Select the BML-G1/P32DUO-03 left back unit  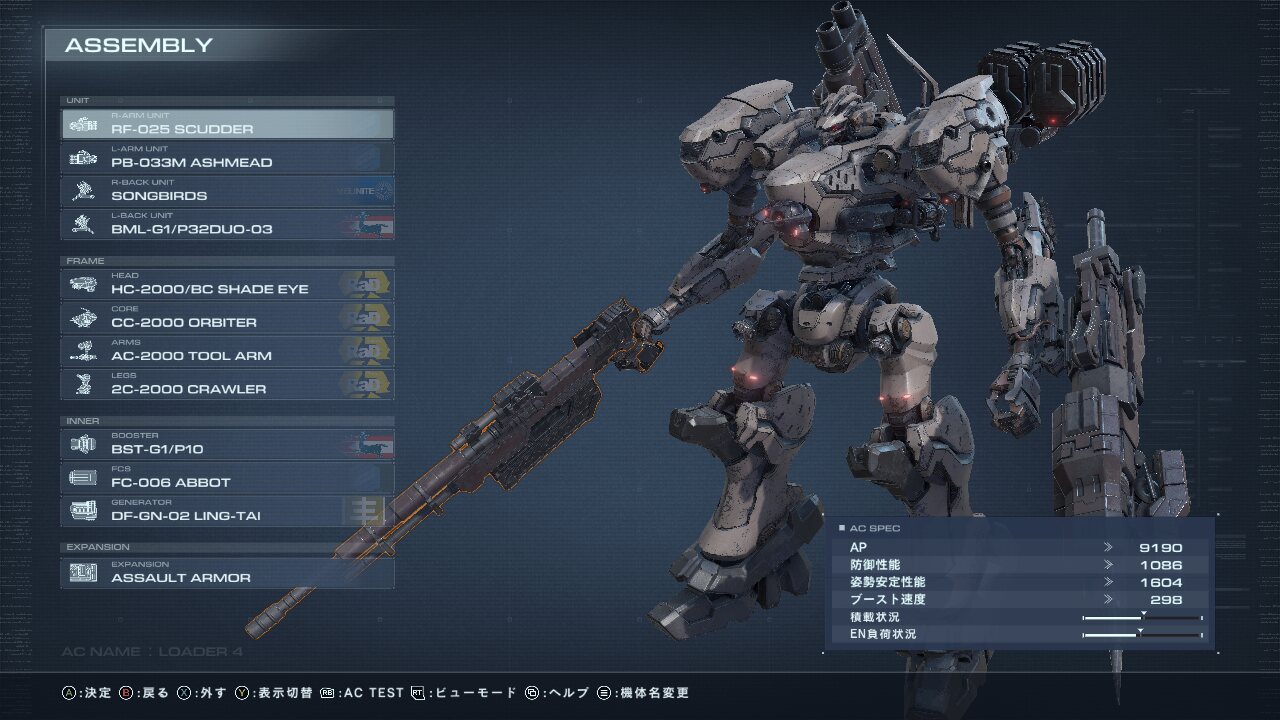pos(227,224)
